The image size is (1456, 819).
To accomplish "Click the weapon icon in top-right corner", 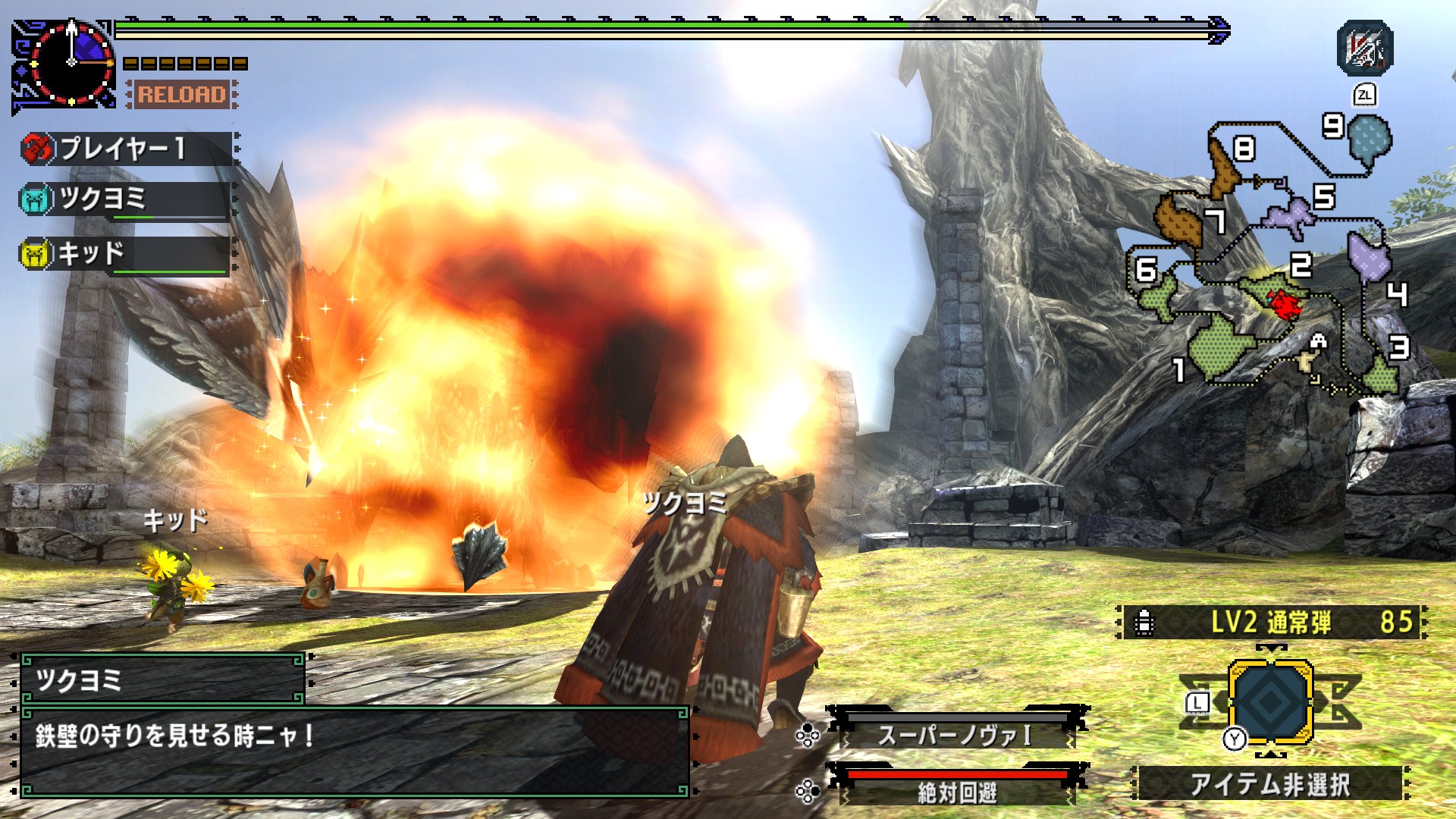I will 1365,49.
